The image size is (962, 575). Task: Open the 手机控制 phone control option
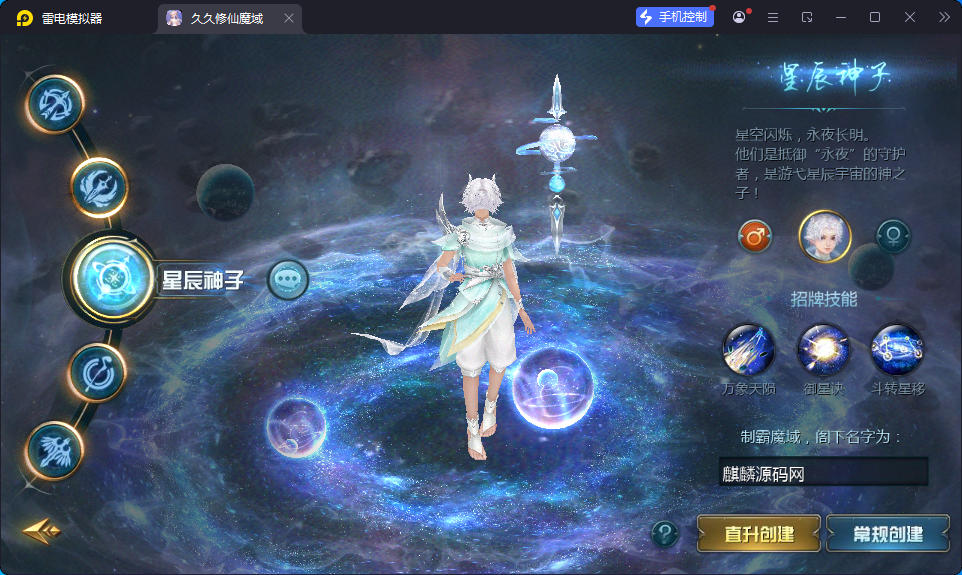click(675, 17)
